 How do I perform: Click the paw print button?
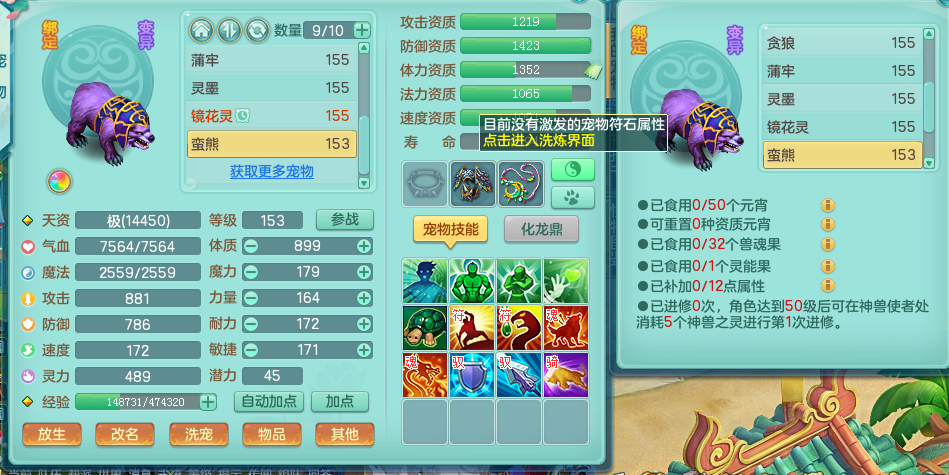[573, 196]
